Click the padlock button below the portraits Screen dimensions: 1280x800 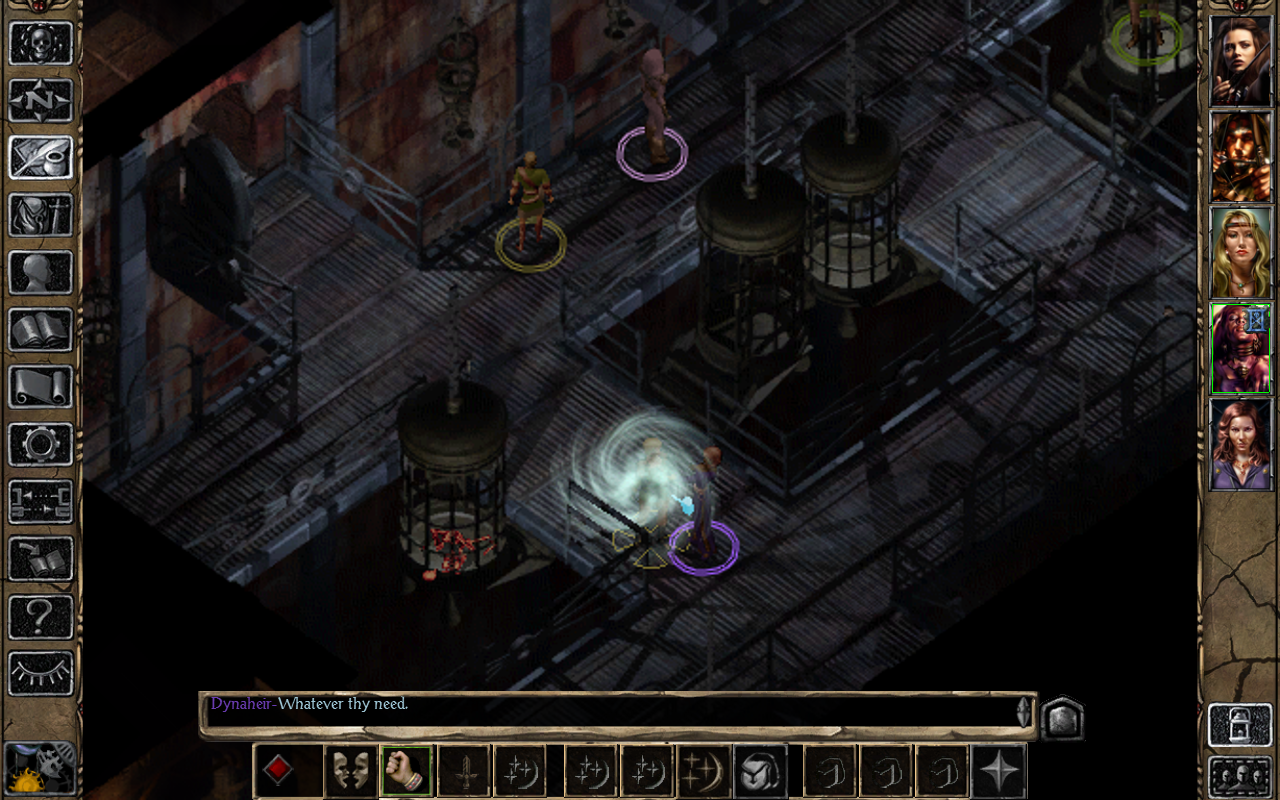(1240, 725)
